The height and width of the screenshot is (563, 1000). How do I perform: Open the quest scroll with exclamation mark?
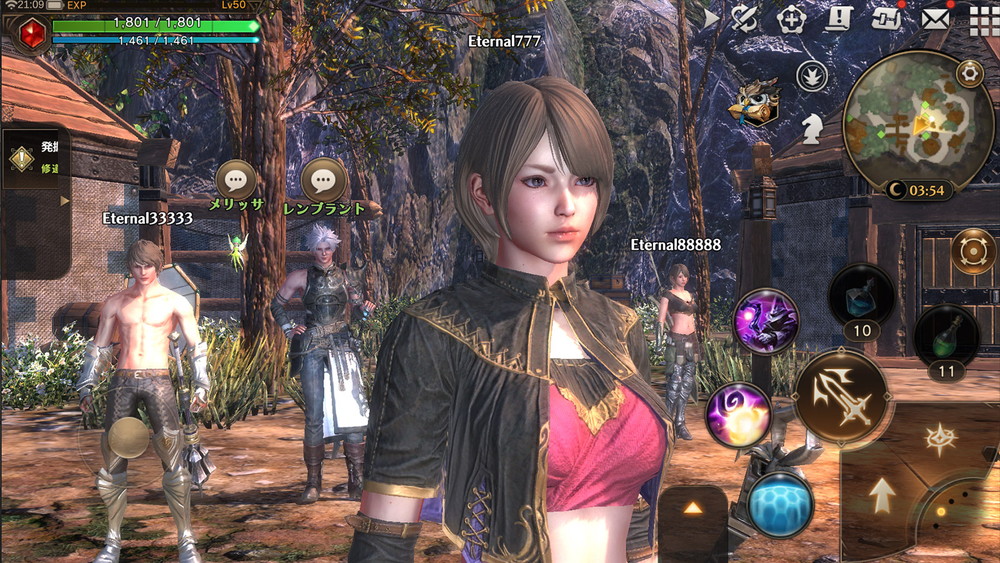(838, 18)
